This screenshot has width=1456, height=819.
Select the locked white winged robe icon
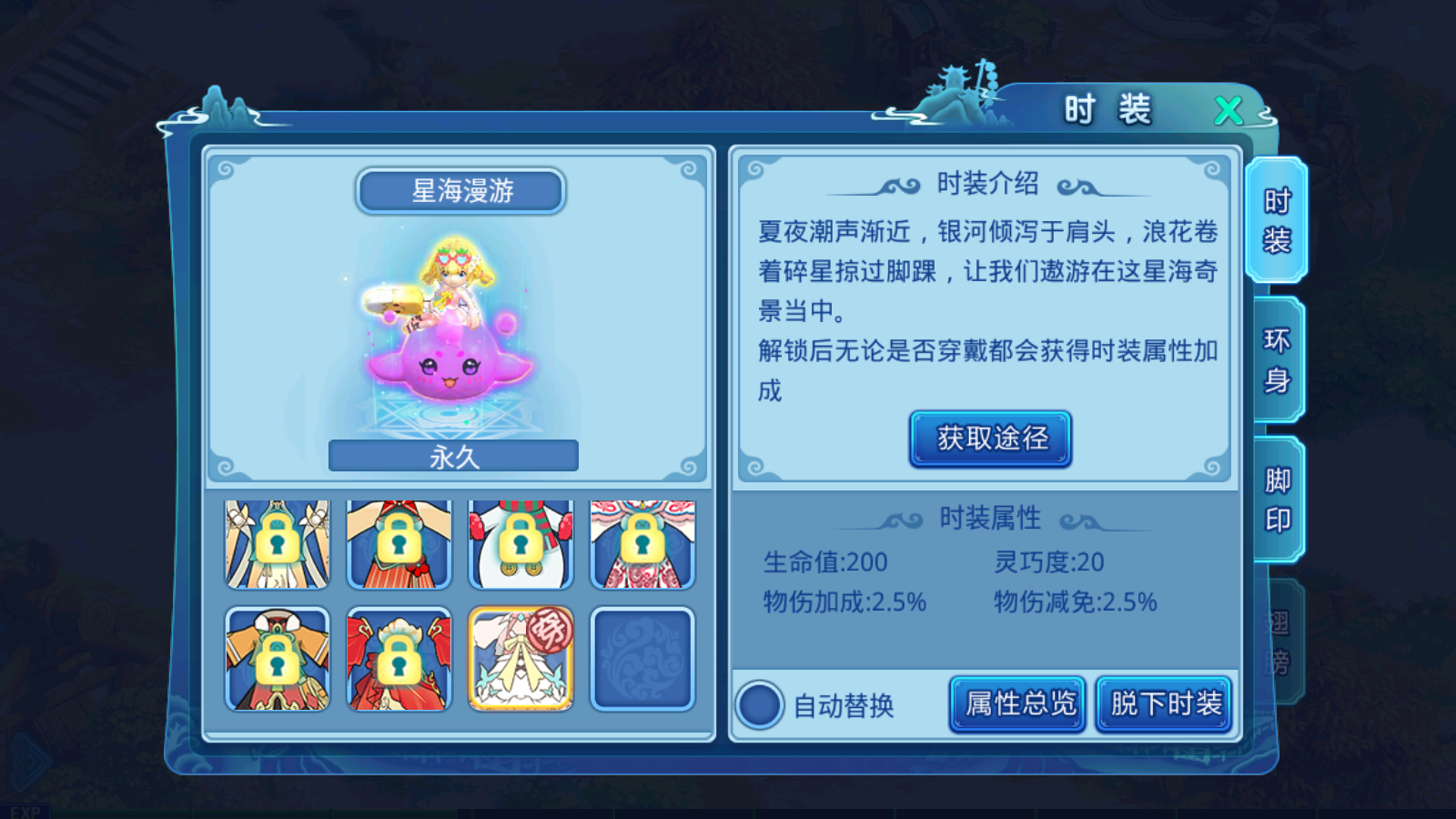click(276, 545)
